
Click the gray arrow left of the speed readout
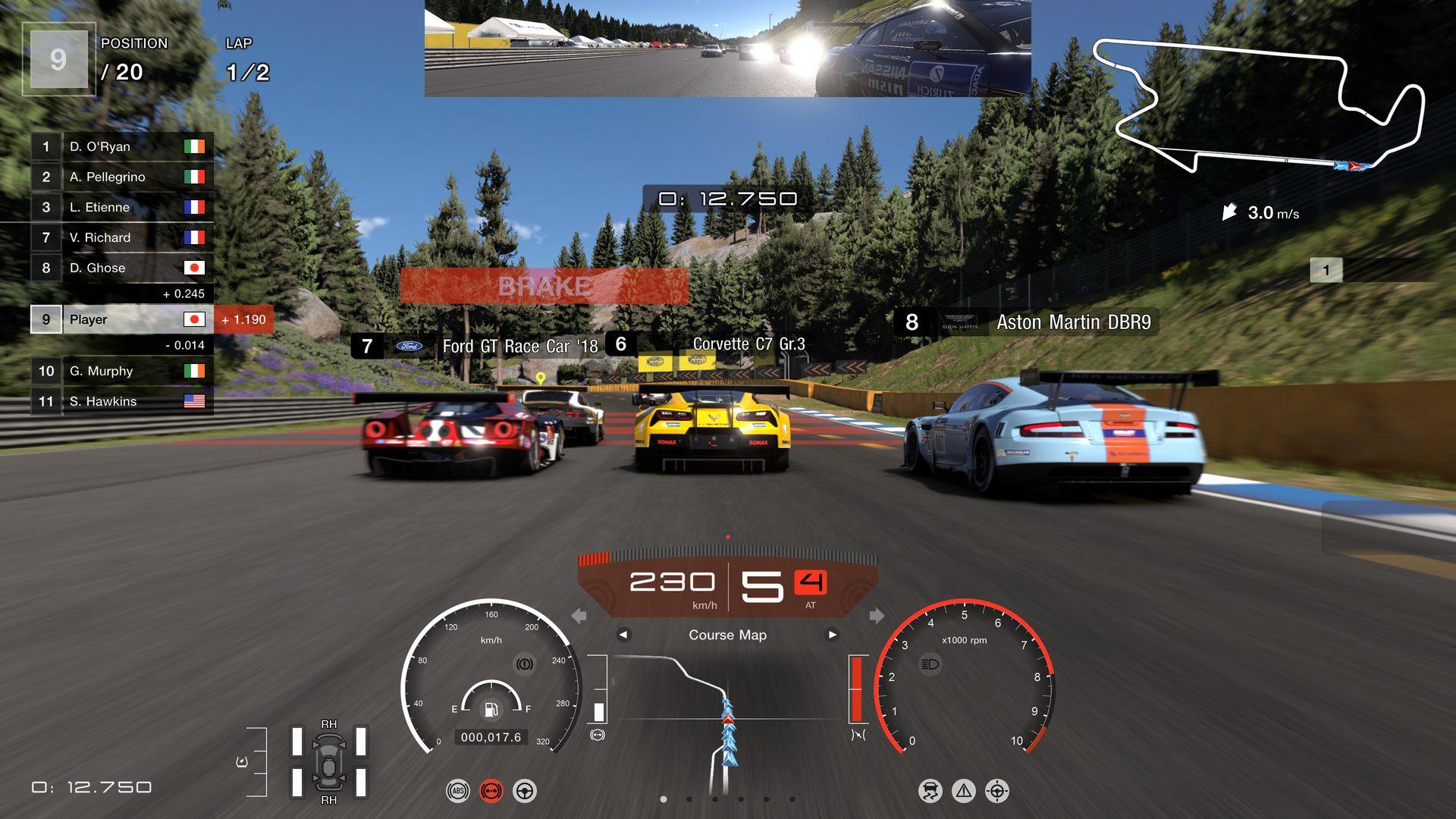tap(579, 616)
